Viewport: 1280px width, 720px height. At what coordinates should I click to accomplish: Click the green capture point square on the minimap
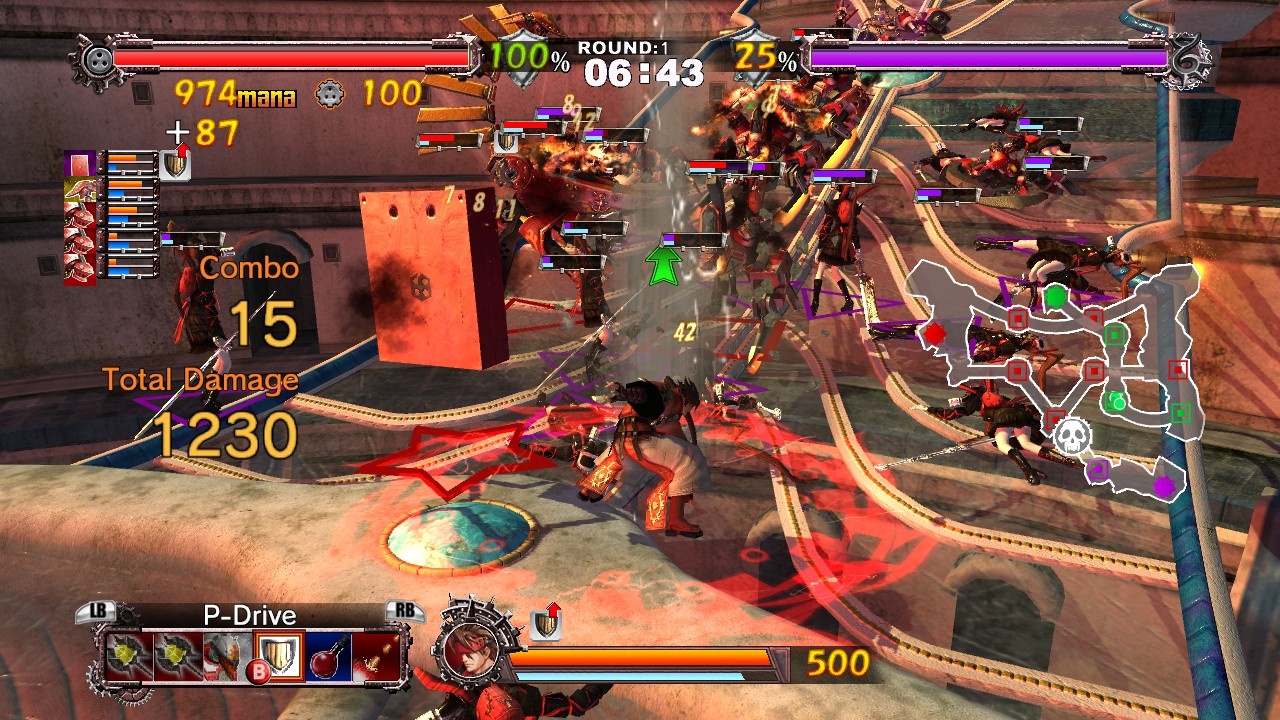pos(1114,336)
